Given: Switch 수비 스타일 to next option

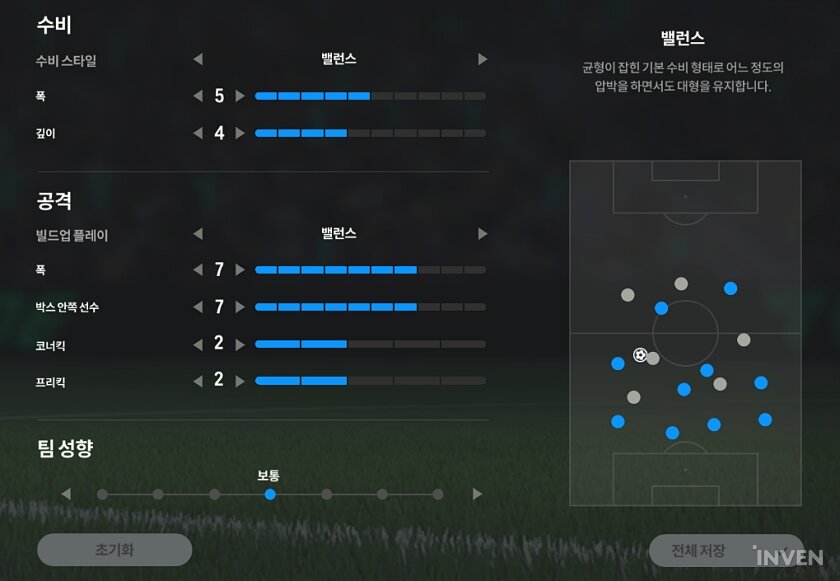Looking at the screenshot, I should pyautogui.click(x=482, y=60).
